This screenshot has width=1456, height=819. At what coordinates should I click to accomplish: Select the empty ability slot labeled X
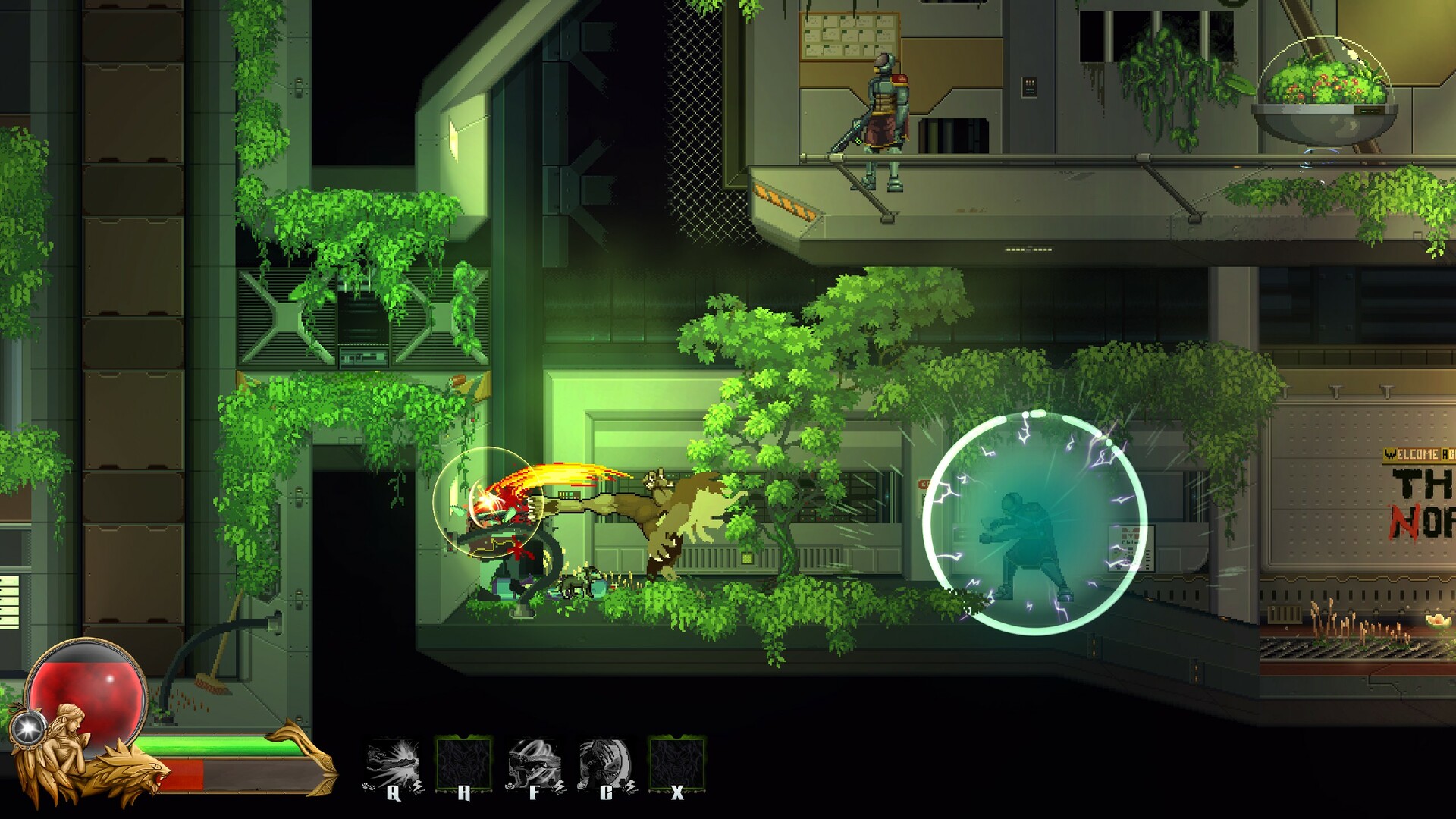677,764
